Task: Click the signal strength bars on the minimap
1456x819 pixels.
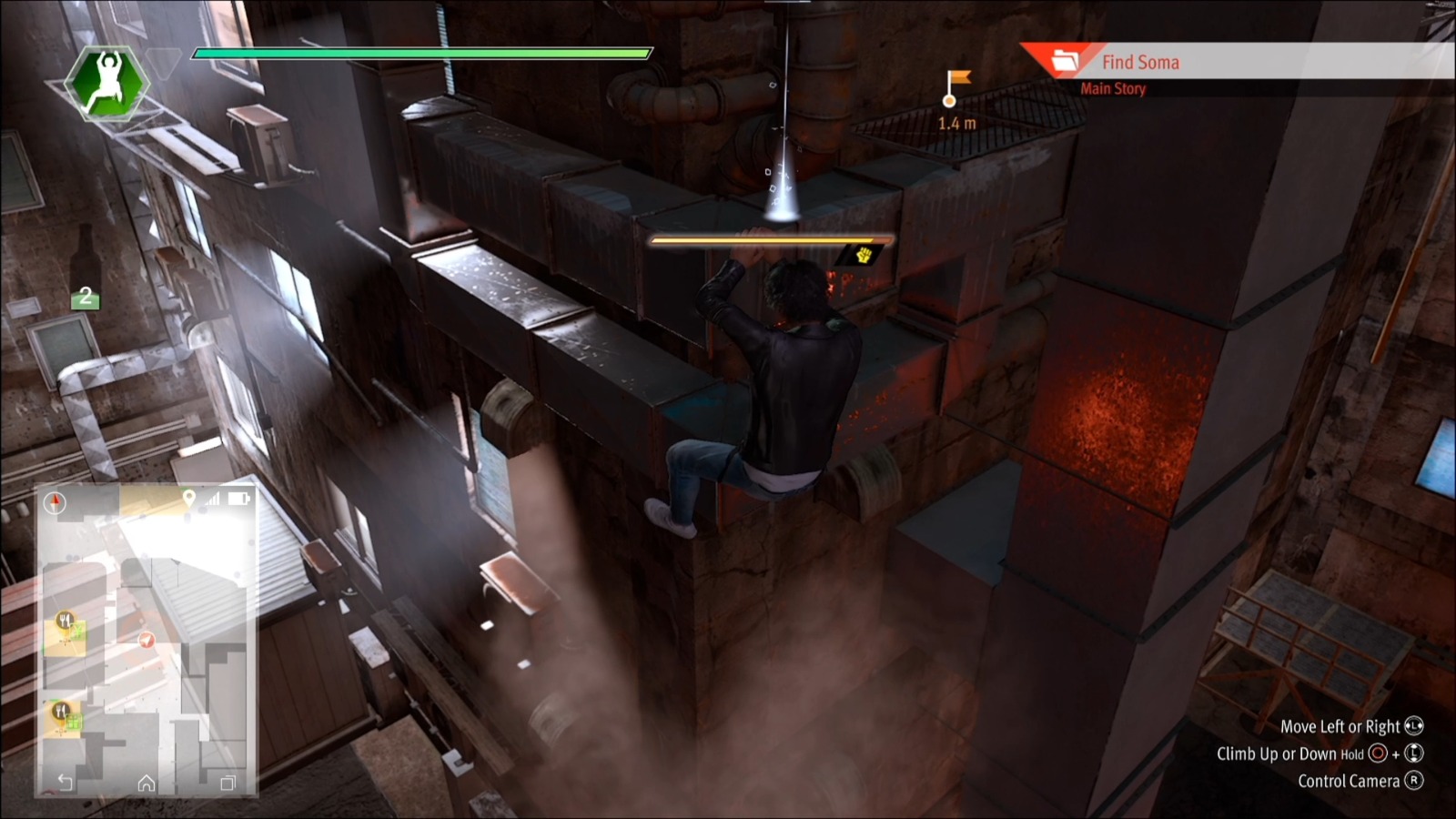Action: (x=213, y=499)
